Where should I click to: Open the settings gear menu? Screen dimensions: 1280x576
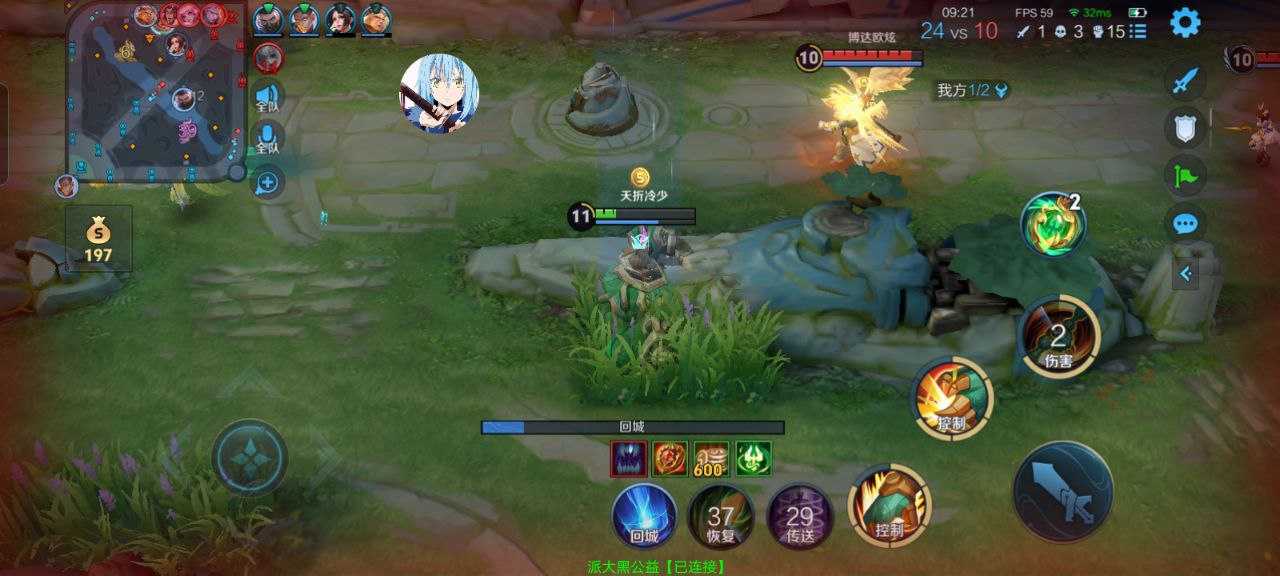point(1185,22)
